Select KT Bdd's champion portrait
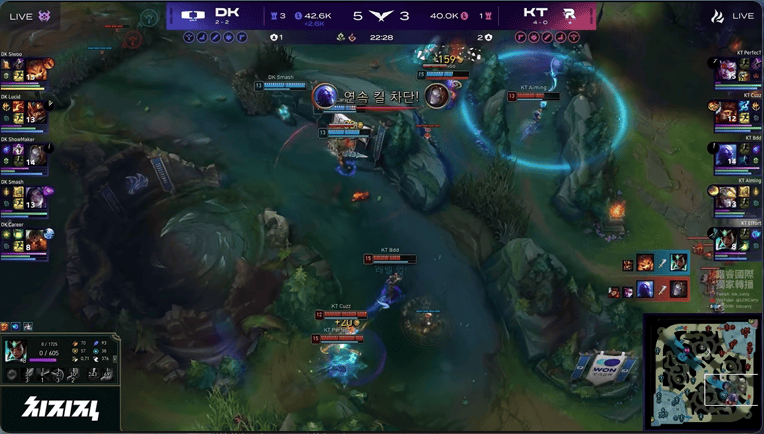 click(x=728, y=154)
